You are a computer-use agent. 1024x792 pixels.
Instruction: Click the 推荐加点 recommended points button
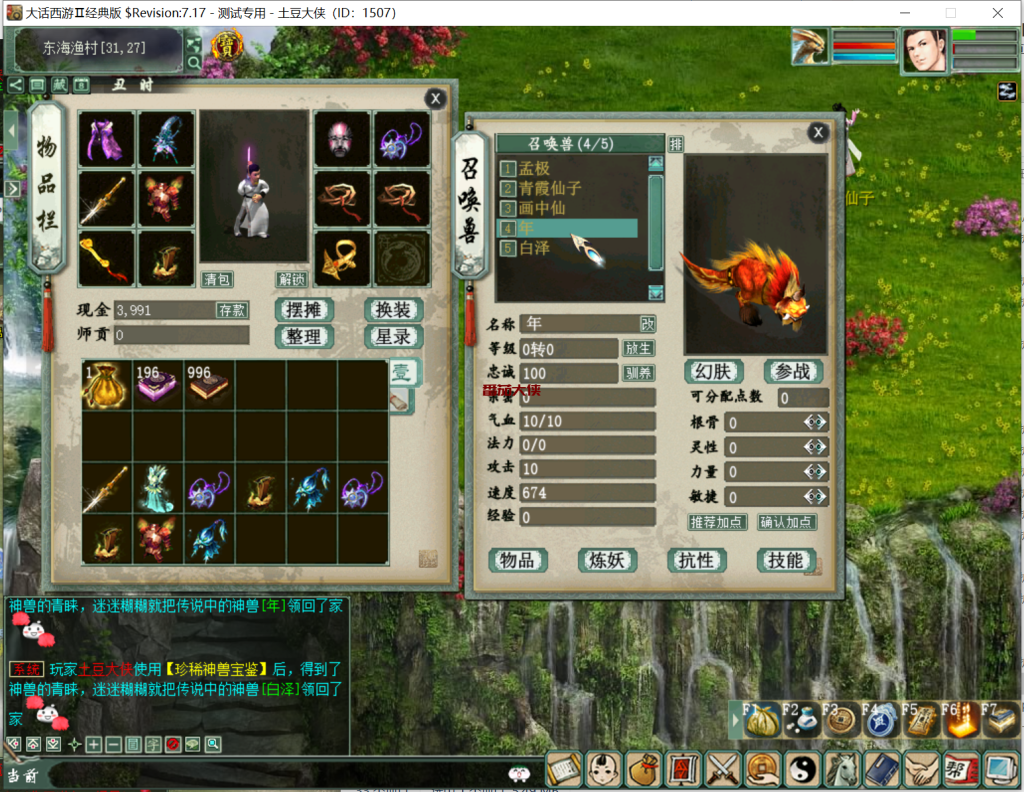point(718,522)
